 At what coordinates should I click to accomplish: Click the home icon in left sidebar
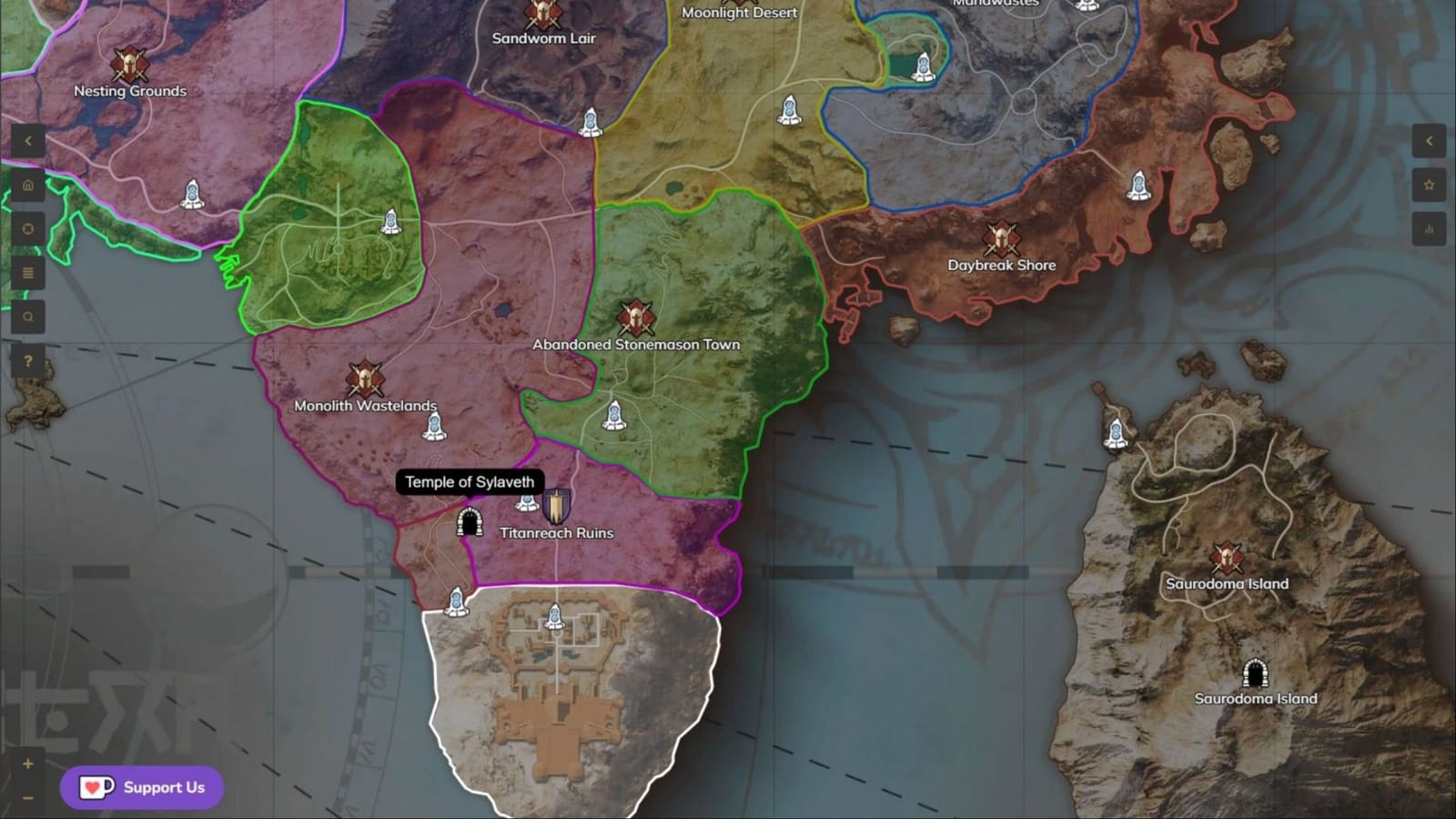(28, 185)
